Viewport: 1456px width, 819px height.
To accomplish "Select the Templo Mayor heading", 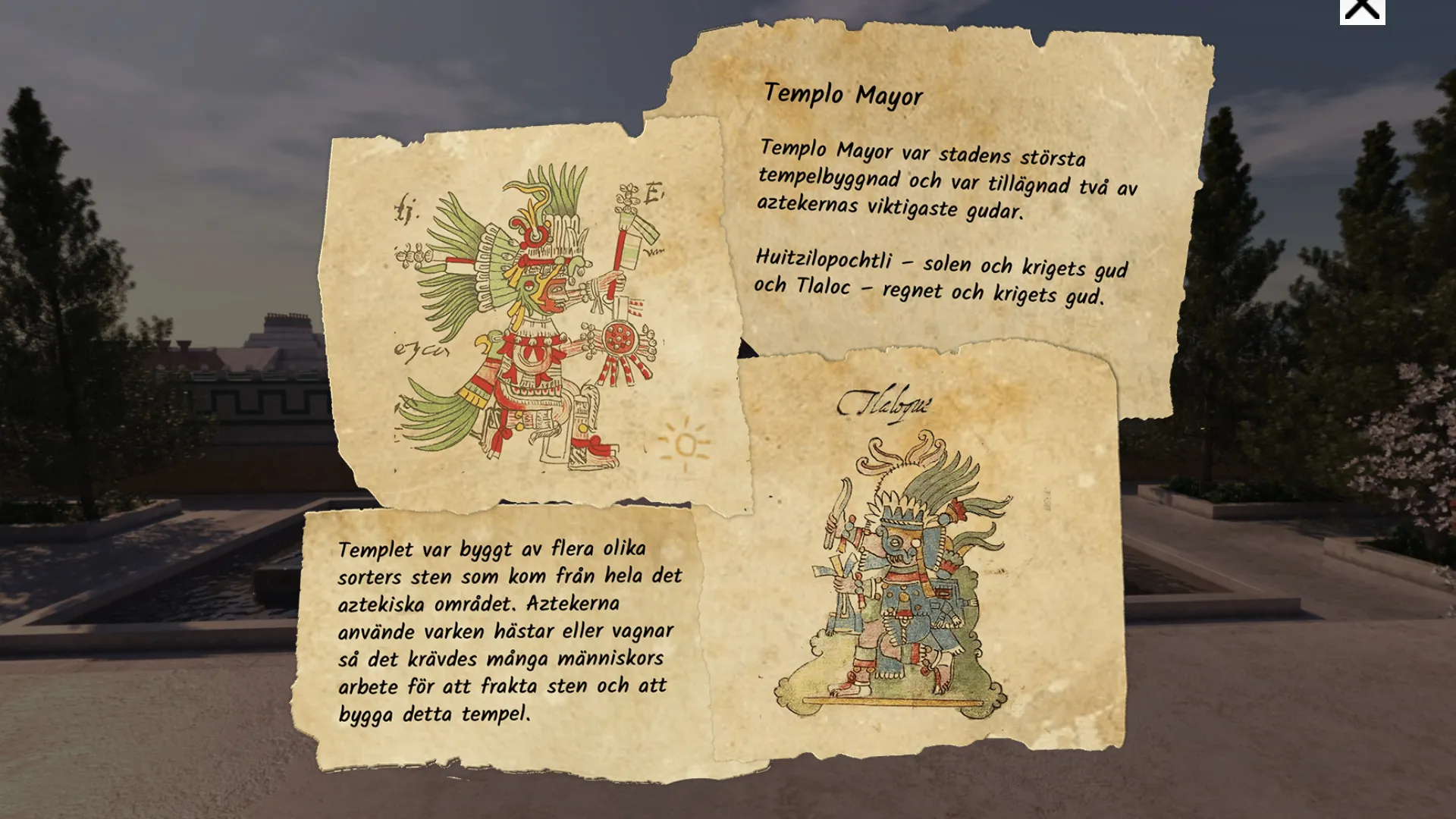I will click(844, 96).
